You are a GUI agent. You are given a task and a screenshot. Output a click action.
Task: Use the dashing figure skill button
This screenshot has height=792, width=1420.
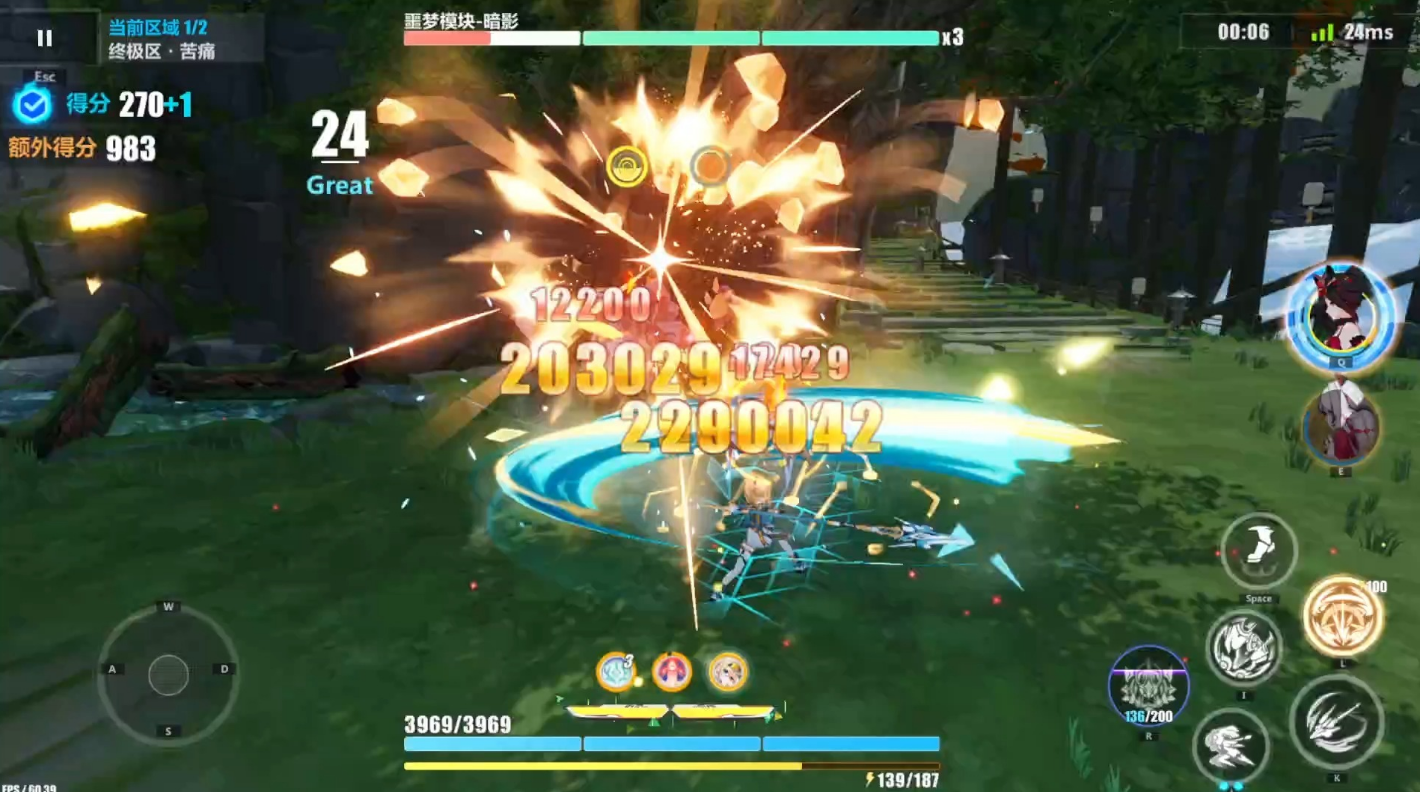(x=1231, y=746)
